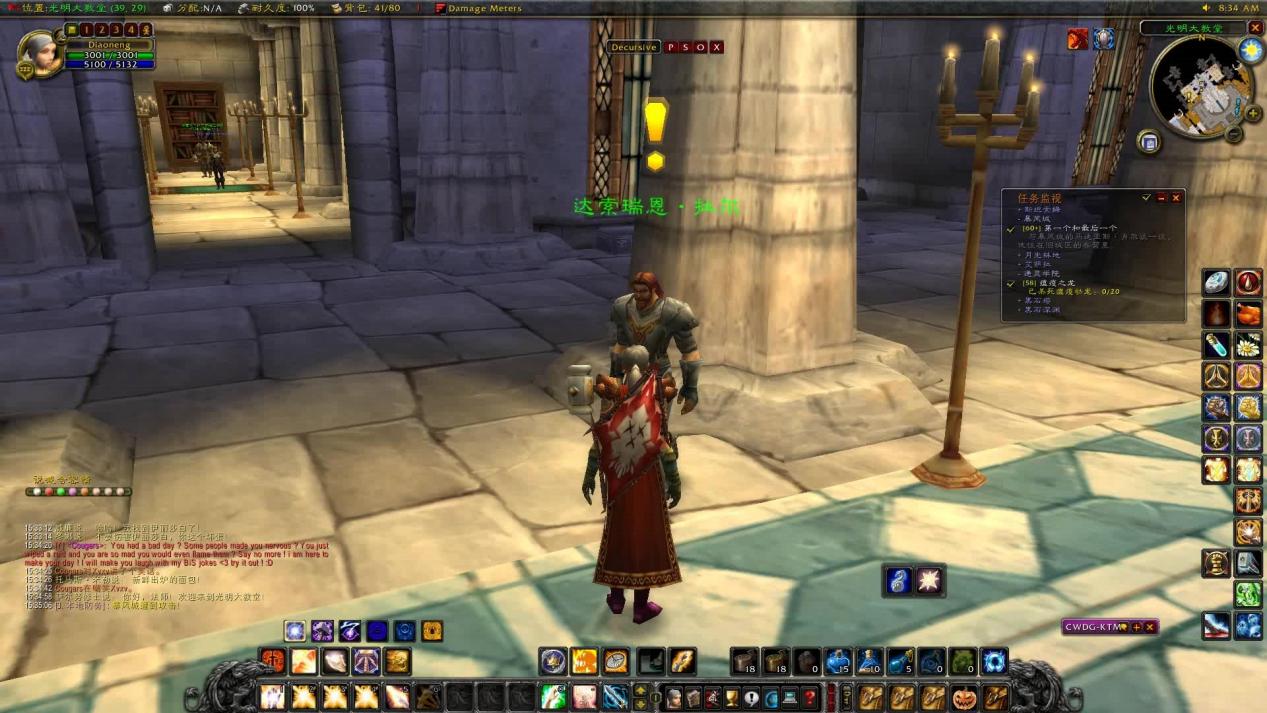The image size is (1267, 713).
Task: Minimize the quest tracker window
Action: point(1161,198)
